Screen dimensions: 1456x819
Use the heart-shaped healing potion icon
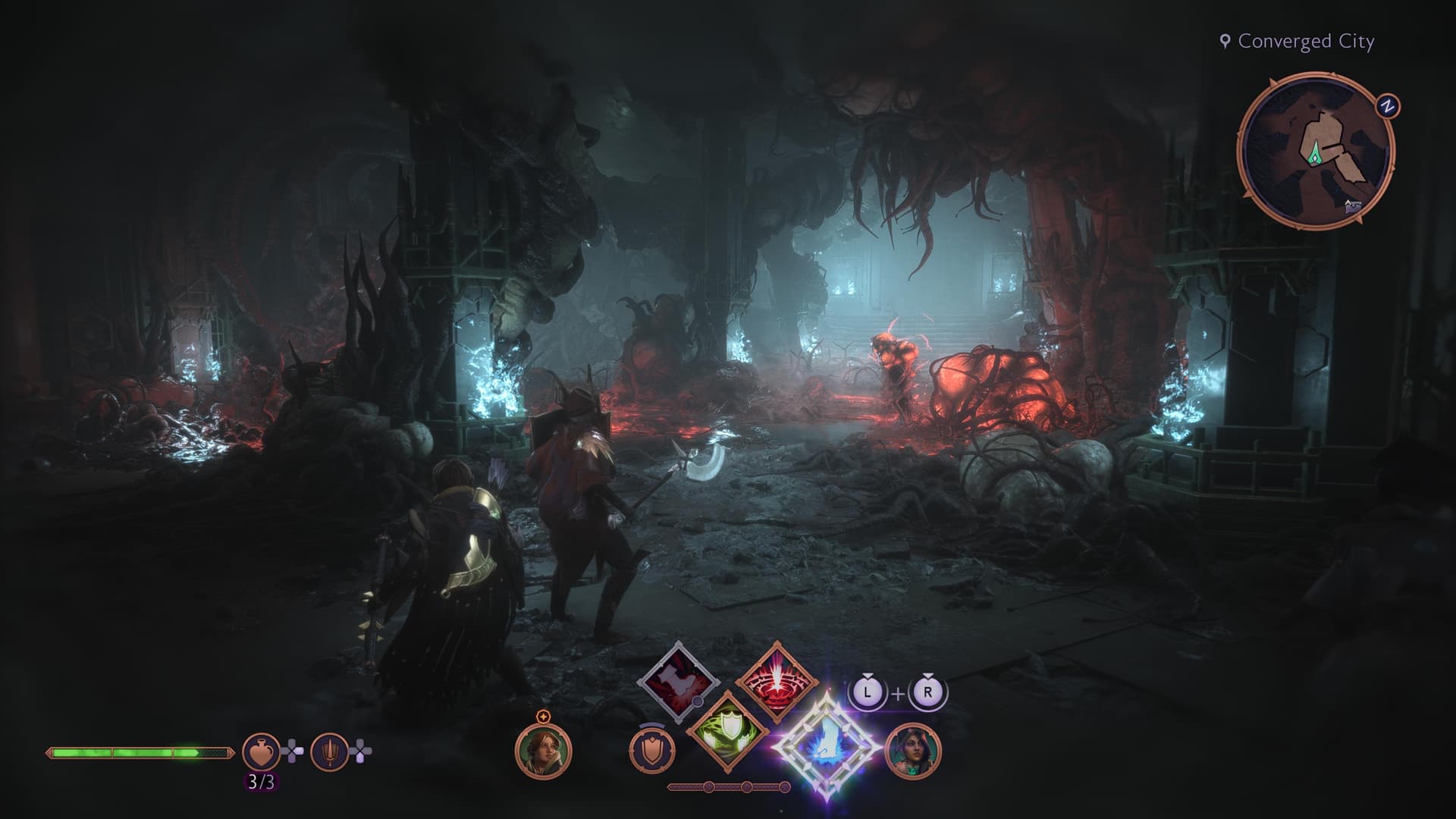[x=261, y=752]
